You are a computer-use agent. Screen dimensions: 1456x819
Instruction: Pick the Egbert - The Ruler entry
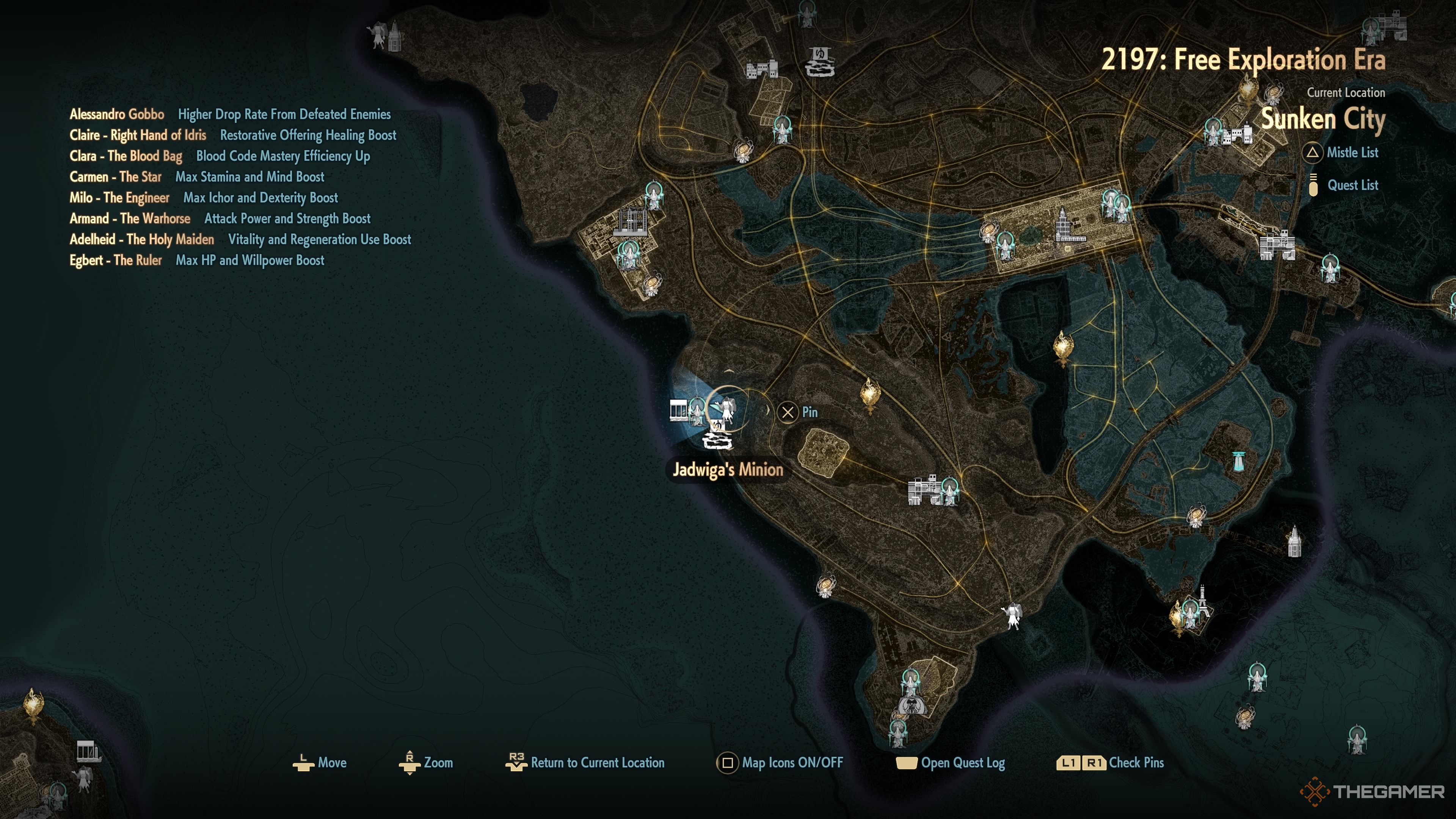click(x=115, y=260)
